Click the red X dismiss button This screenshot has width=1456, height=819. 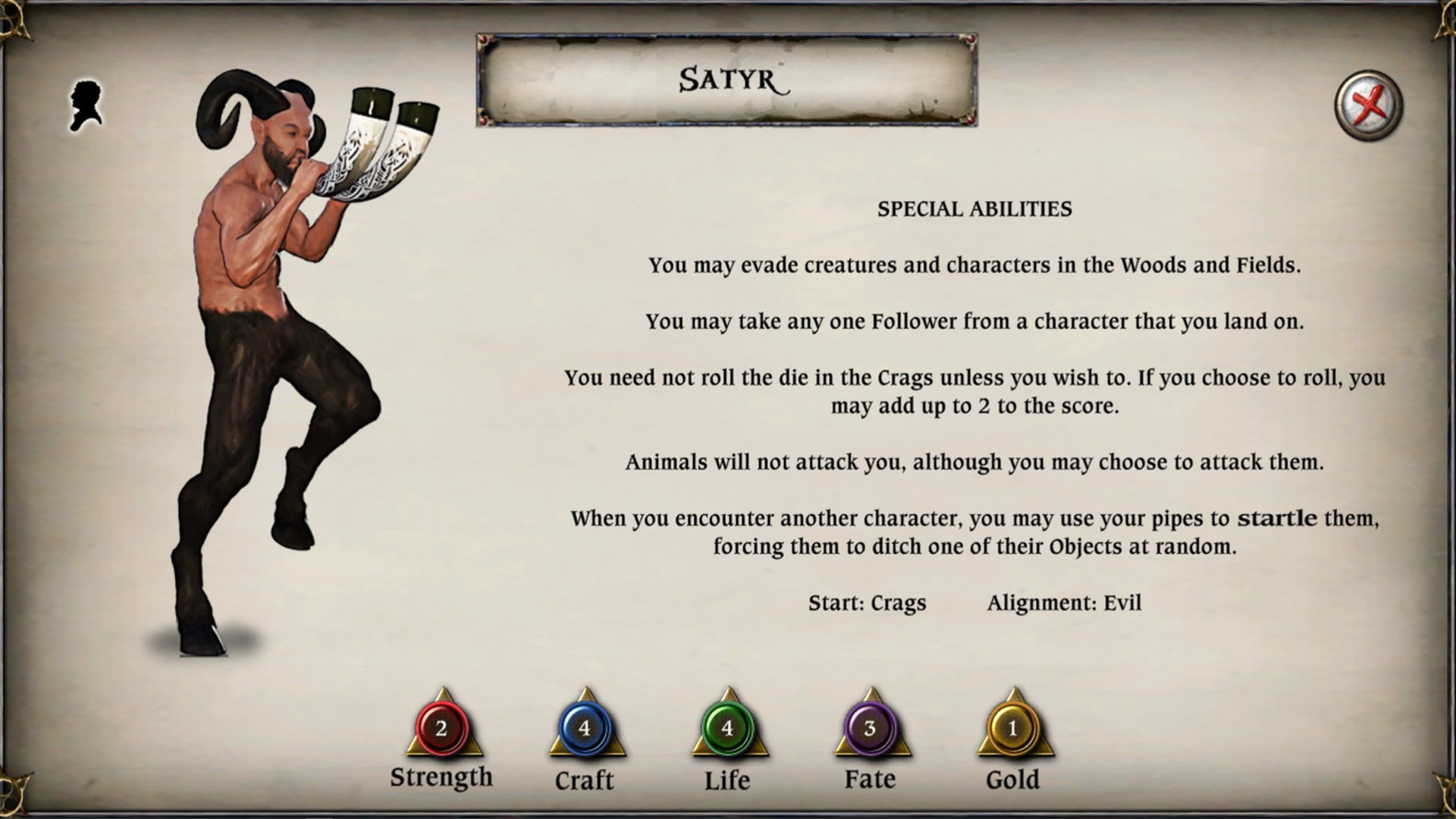pos(1369,105)
